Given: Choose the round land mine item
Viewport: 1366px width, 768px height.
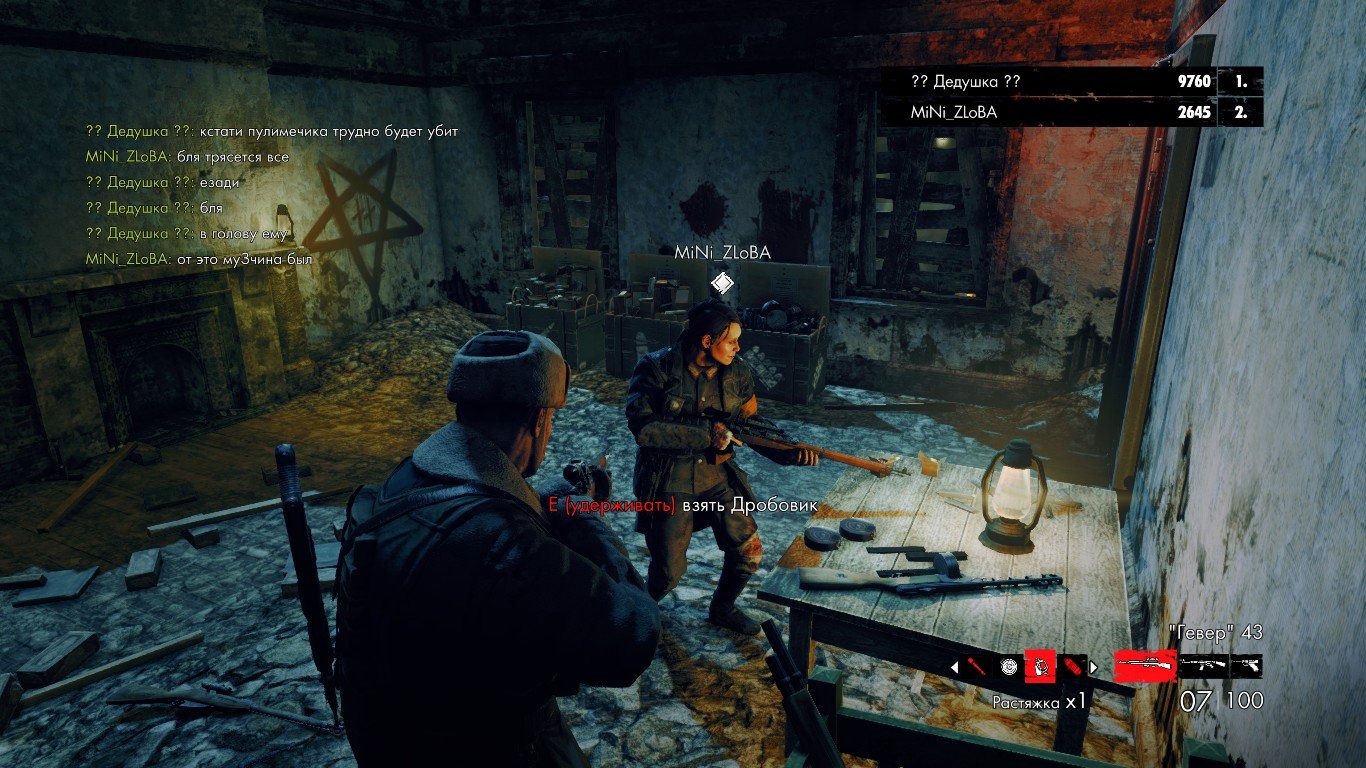Looking at the screenshot, I should [x=1008, y=666].
